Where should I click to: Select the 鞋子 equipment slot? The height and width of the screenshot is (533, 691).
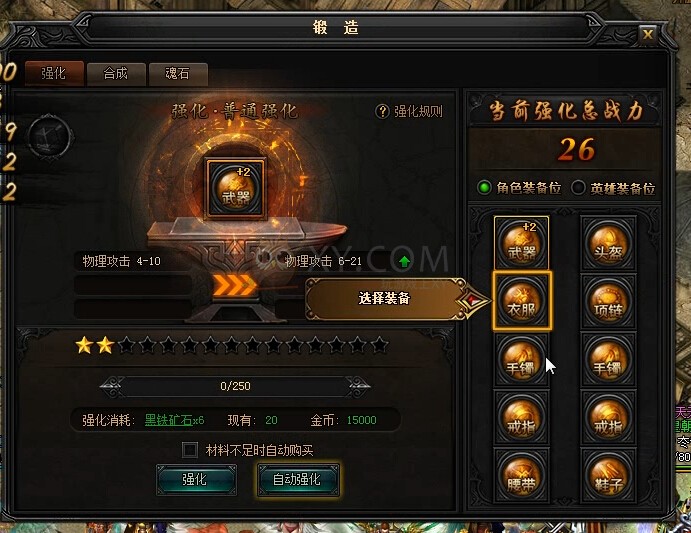tap(609, 471)
